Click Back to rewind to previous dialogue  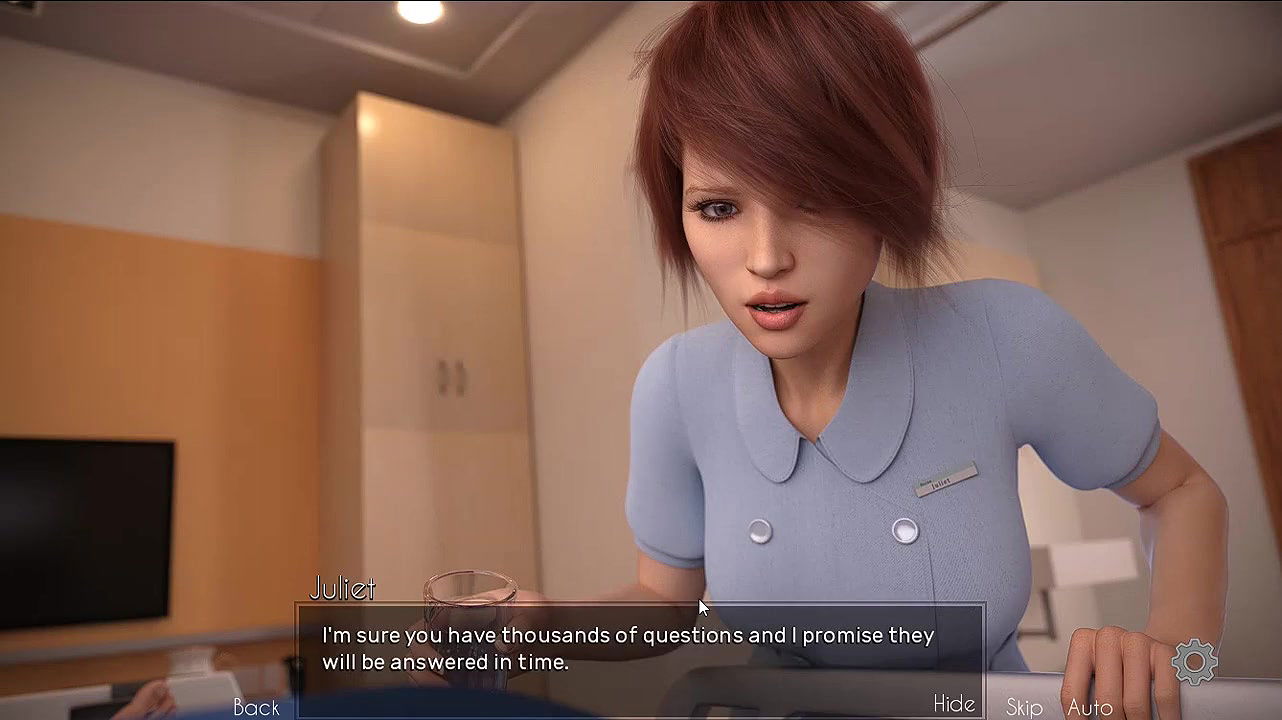point(256,707)
